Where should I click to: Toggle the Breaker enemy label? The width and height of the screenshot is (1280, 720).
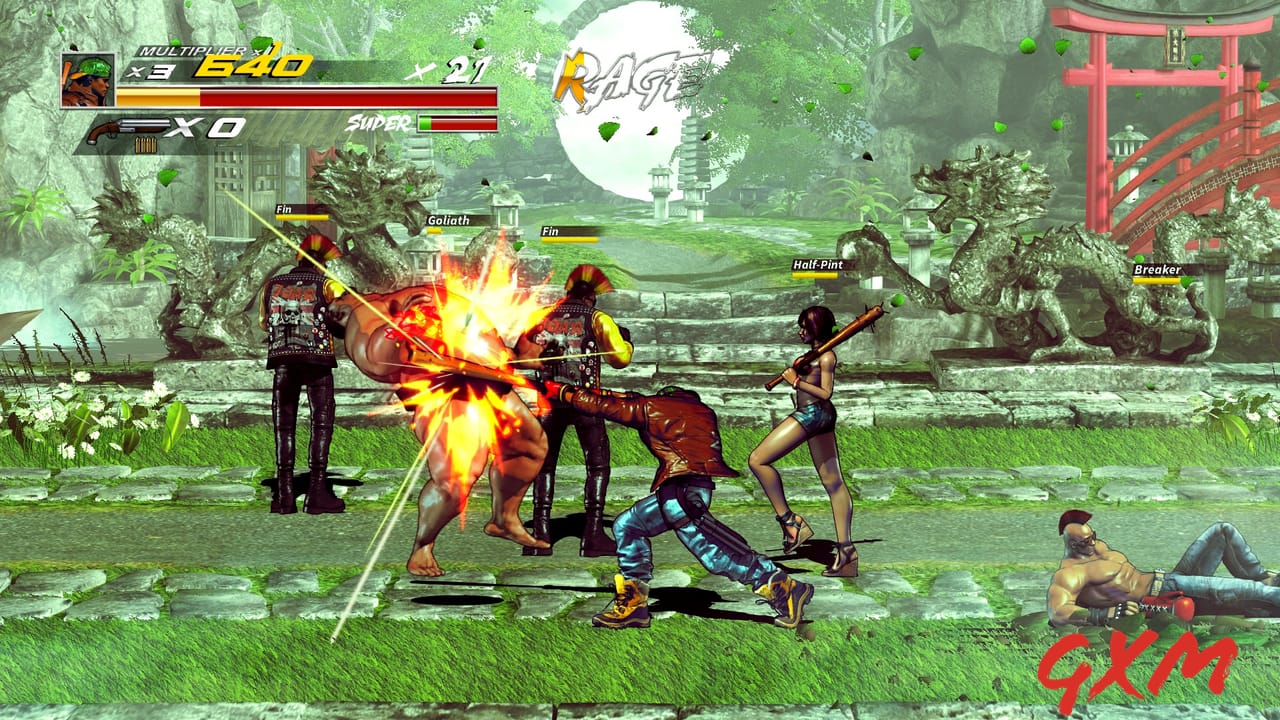1158,270
